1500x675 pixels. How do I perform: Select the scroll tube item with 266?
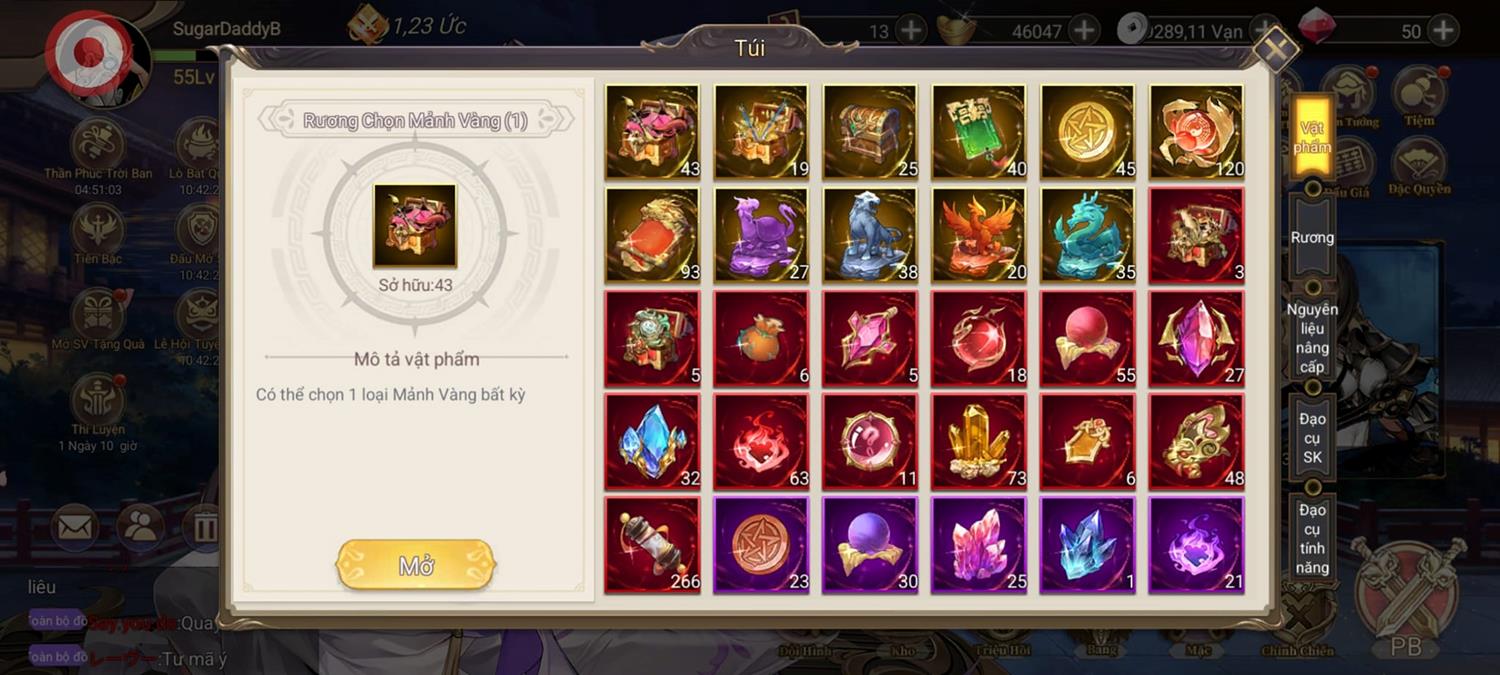click(x=652, y=545)
